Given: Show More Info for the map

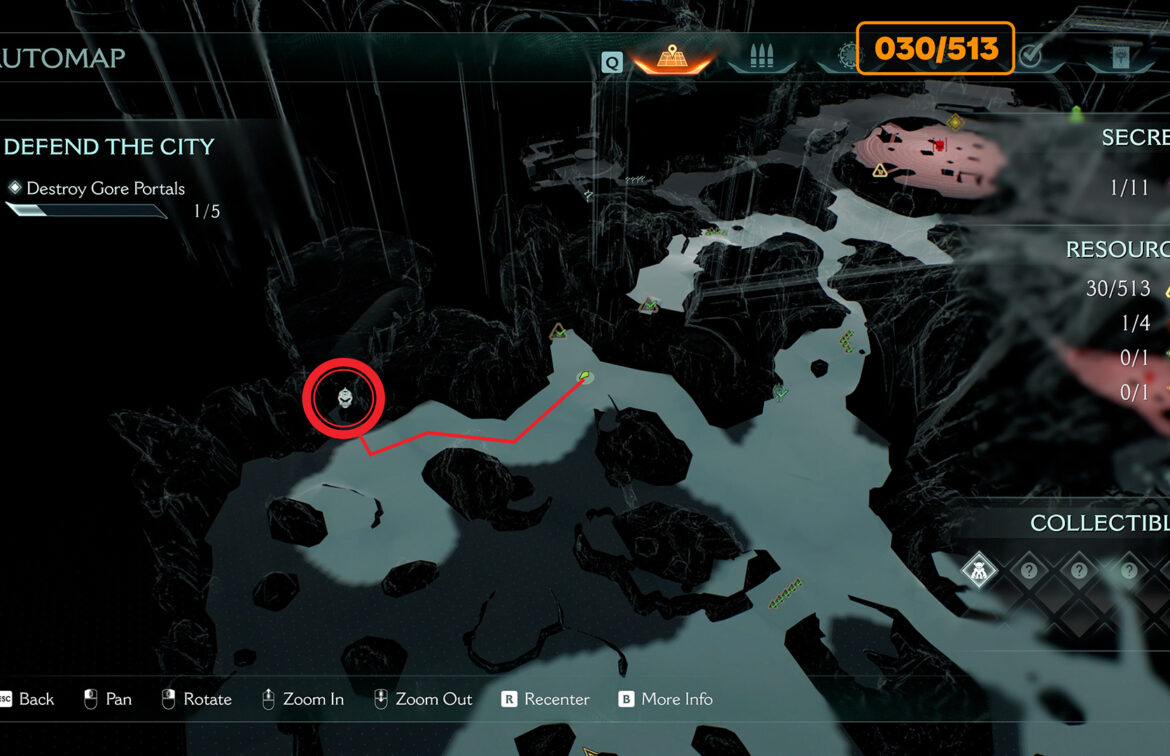Looking at the screenshot, I should coord(665,699).
